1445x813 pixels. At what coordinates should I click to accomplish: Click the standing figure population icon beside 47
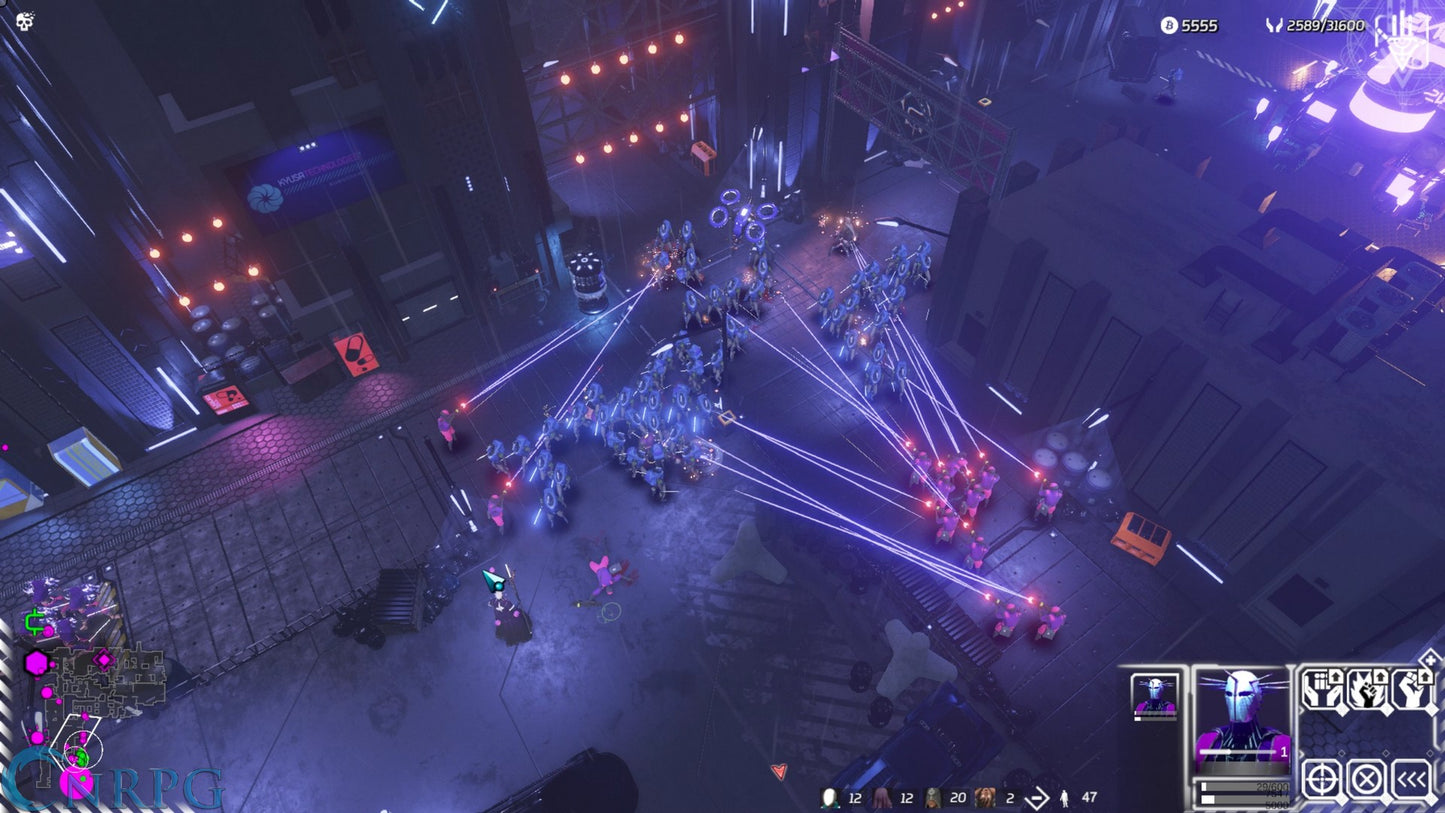click(1063, 798)
